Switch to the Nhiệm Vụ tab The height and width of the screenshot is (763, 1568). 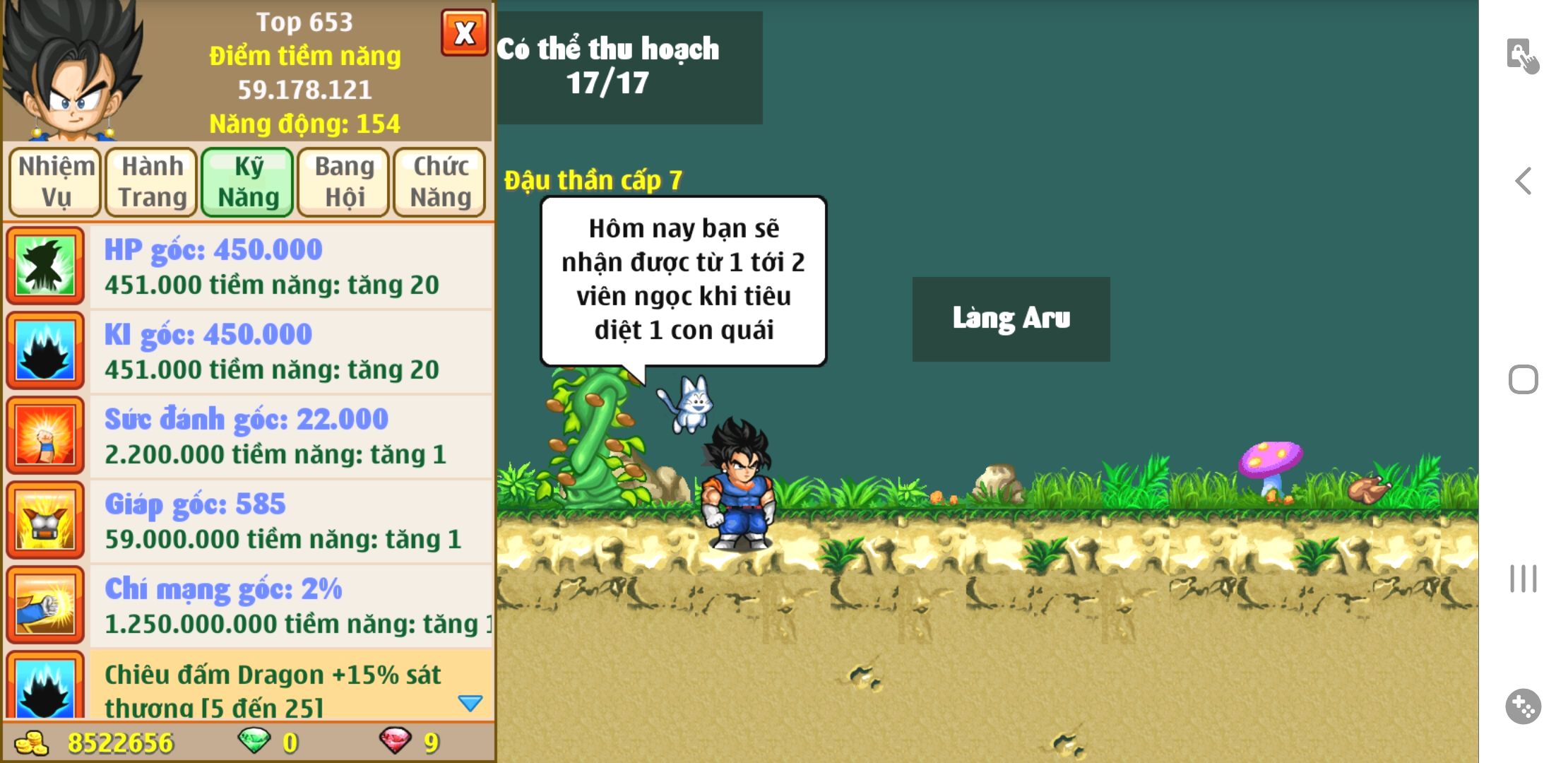tap(56, 182)
